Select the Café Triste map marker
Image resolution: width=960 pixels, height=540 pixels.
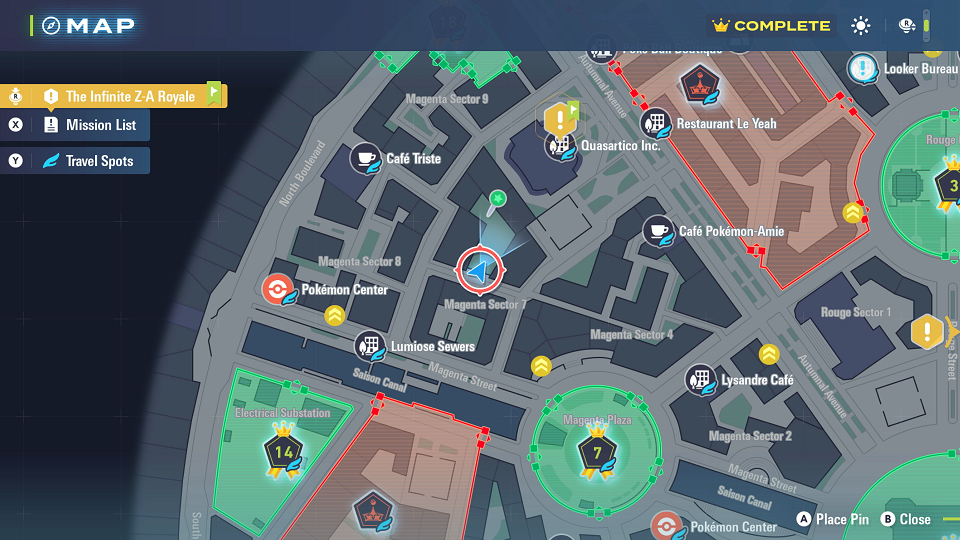tap(365, 158)
